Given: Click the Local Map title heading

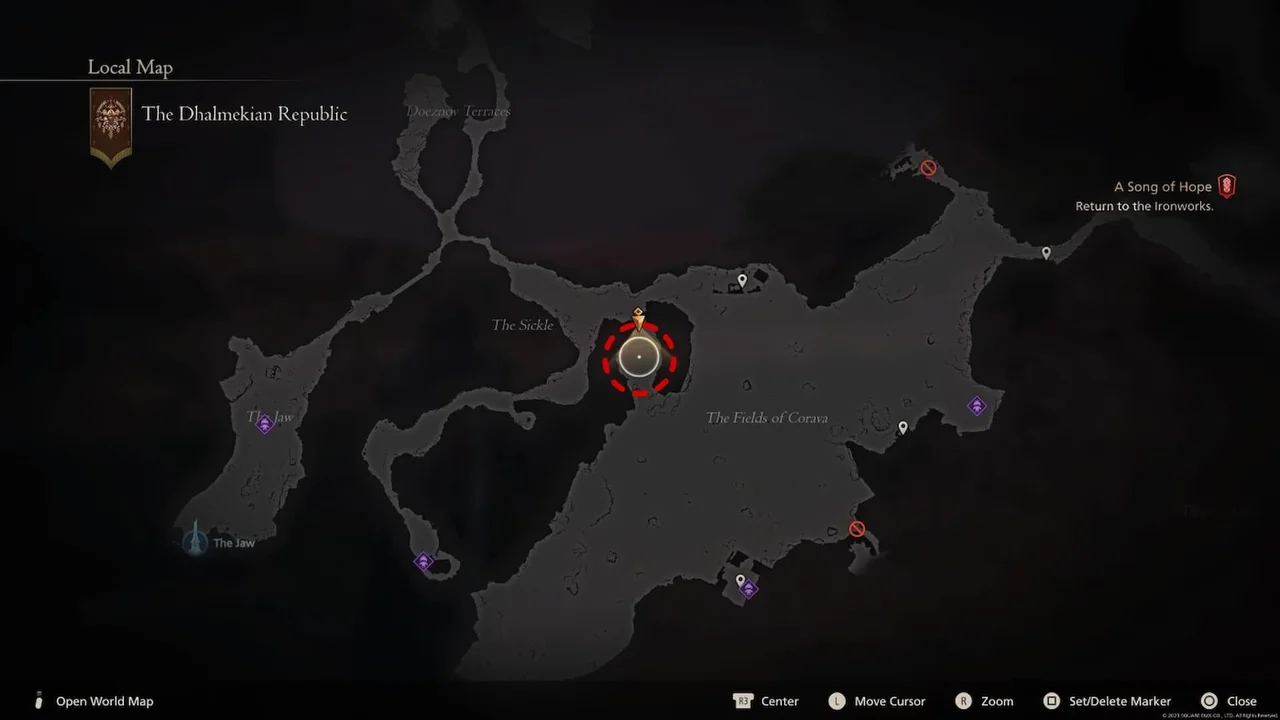Looking at the screenshot, I should 129,67.
